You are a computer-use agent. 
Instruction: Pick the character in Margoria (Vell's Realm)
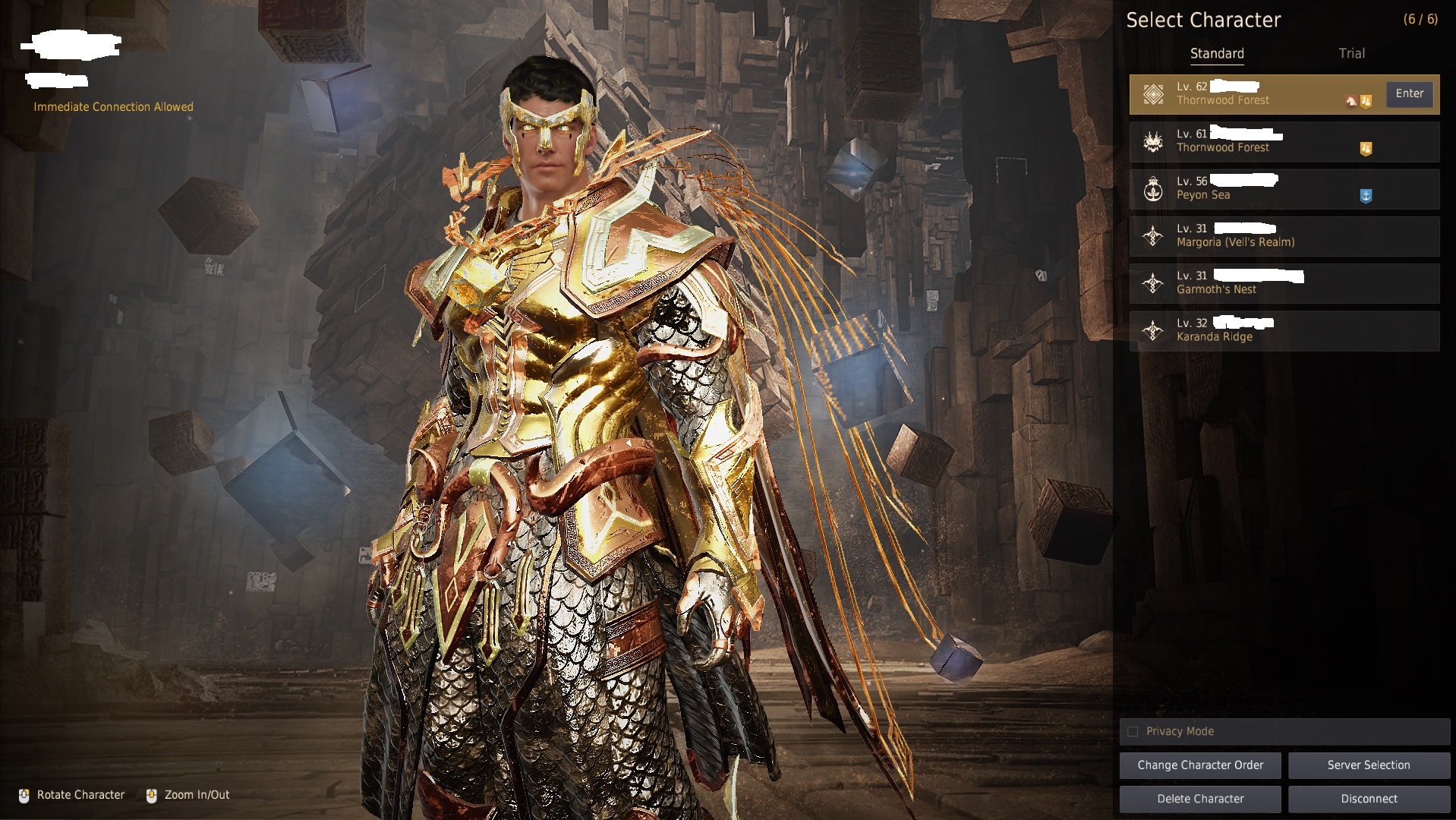point(1283,235)
